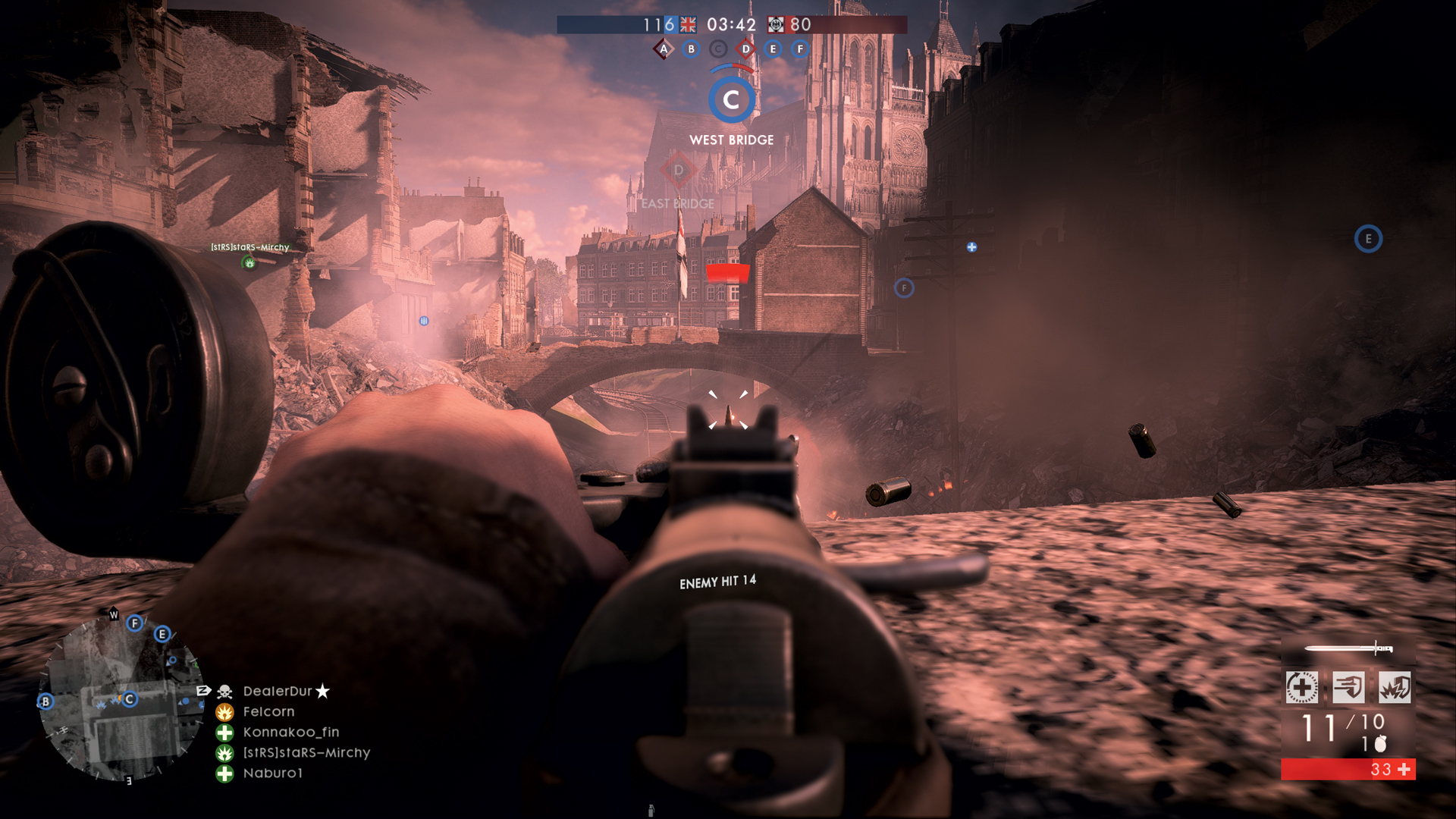Select Konnakoo_fin in the squad list
The width and height of the screenshot is (1456, 819).
pyautogui.click(x=290, y=733)
